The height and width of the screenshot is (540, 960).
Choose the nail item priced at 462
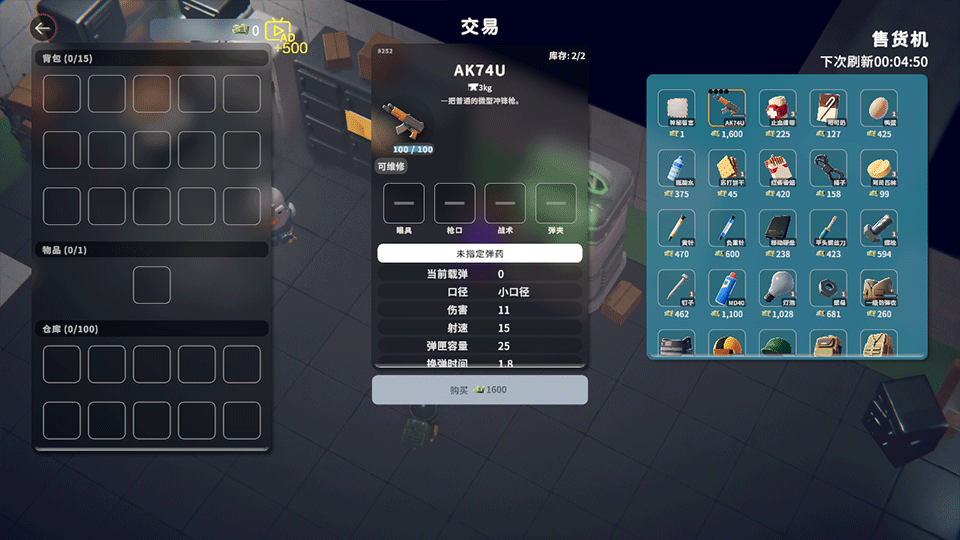click(x=676, y=288)
